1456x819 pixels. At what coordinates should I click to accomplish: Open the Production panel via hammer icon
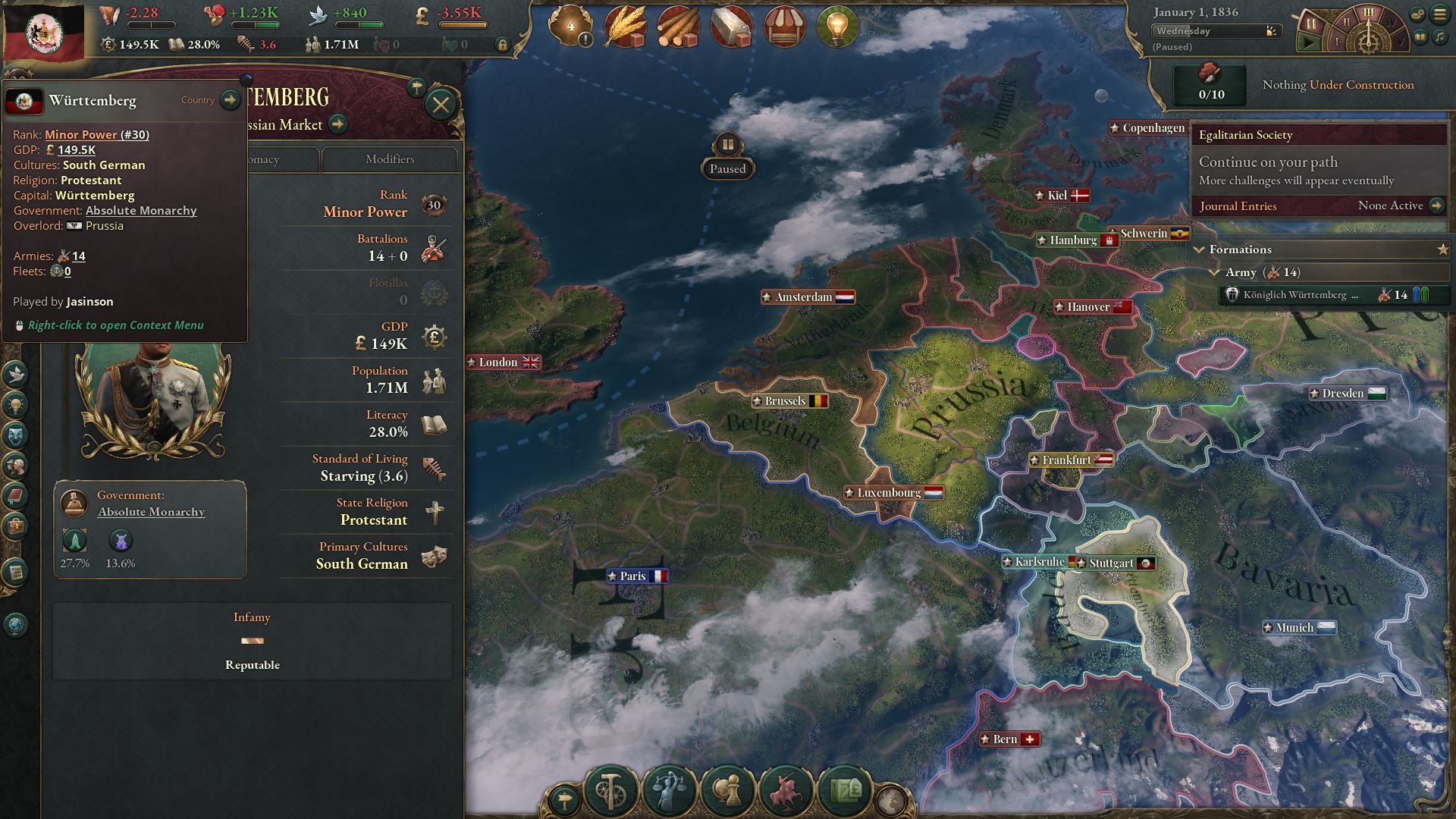[x=610, y=790]
